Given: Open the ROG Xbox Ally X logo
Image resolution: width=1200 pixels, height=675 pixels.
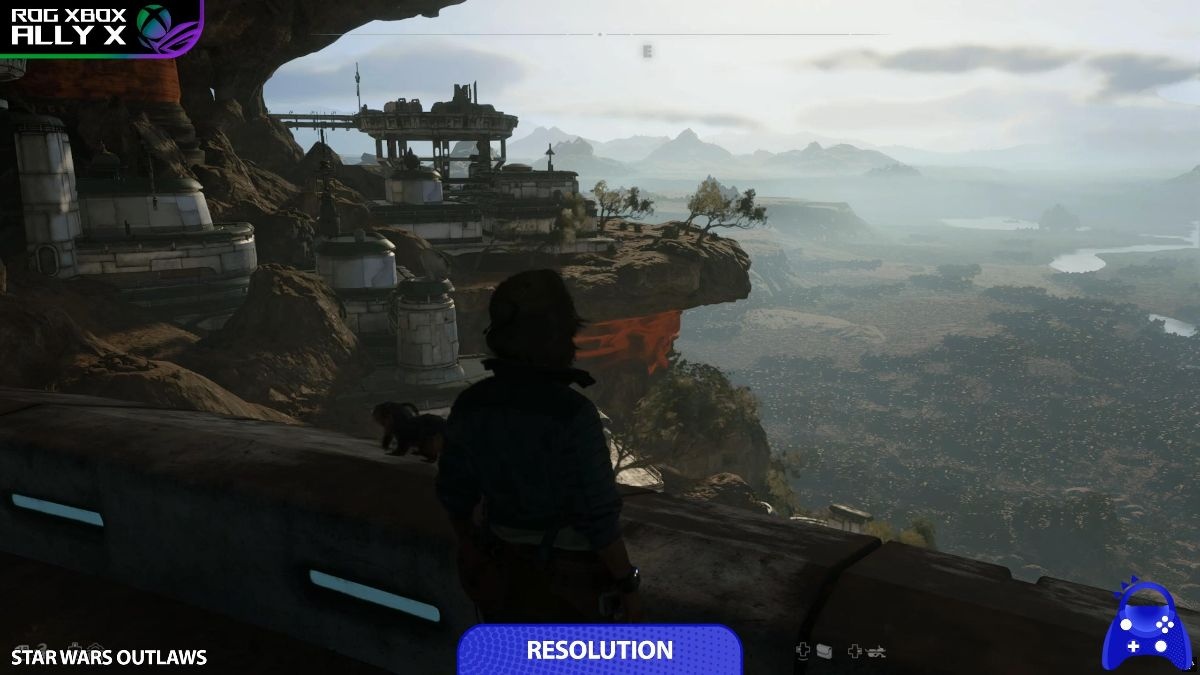Looking at the screenshot, I should pyautogui.click(x=100, y=27).
